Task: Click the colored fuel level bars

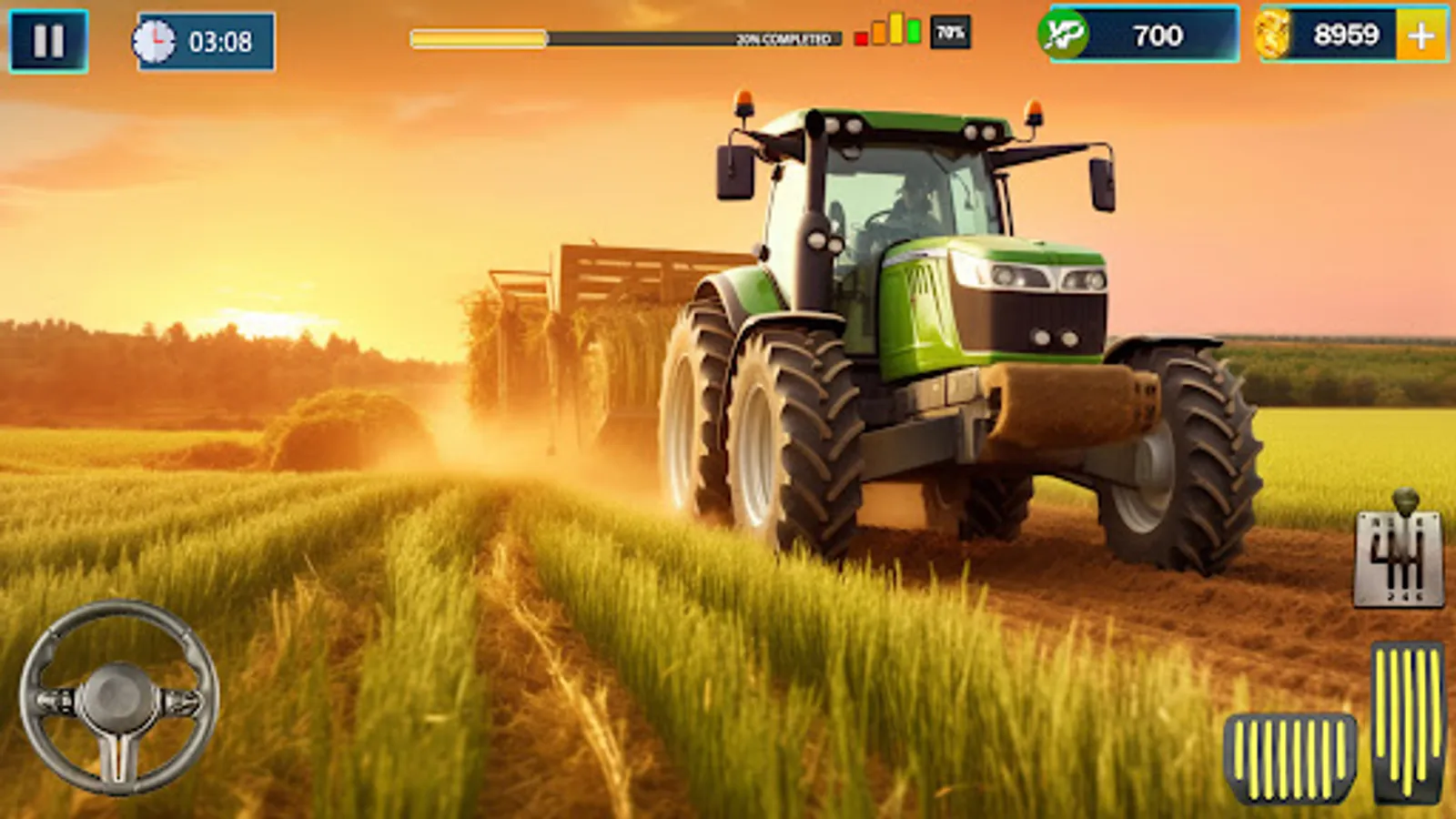Action: (888, 33)
